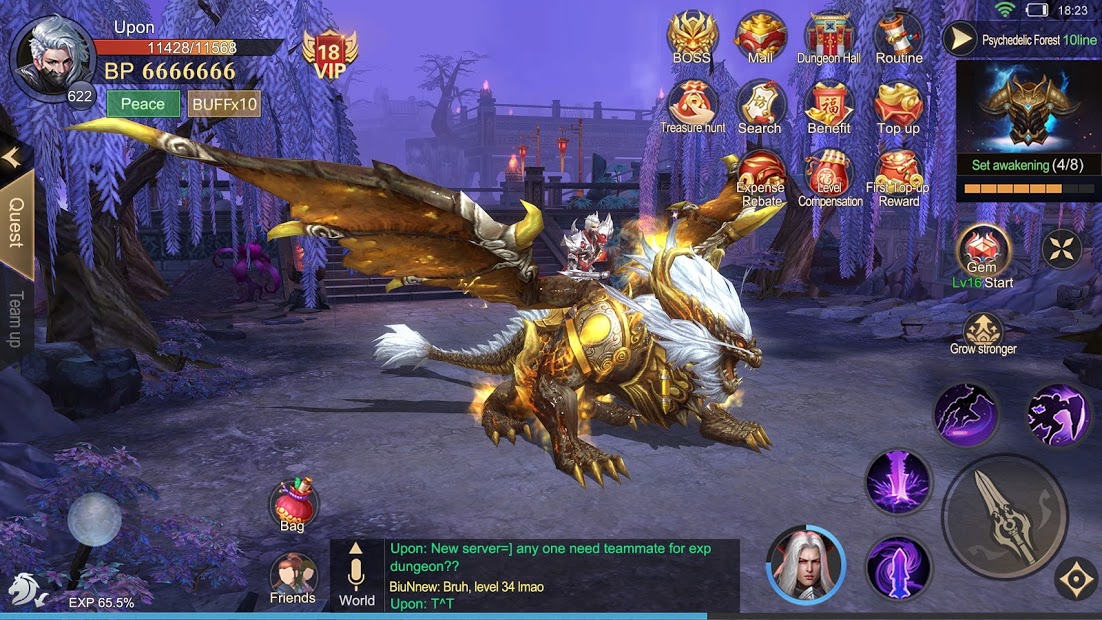Open the Grow stronger guide
Screen dimensions: 1102x620
[x=983, y=334]
